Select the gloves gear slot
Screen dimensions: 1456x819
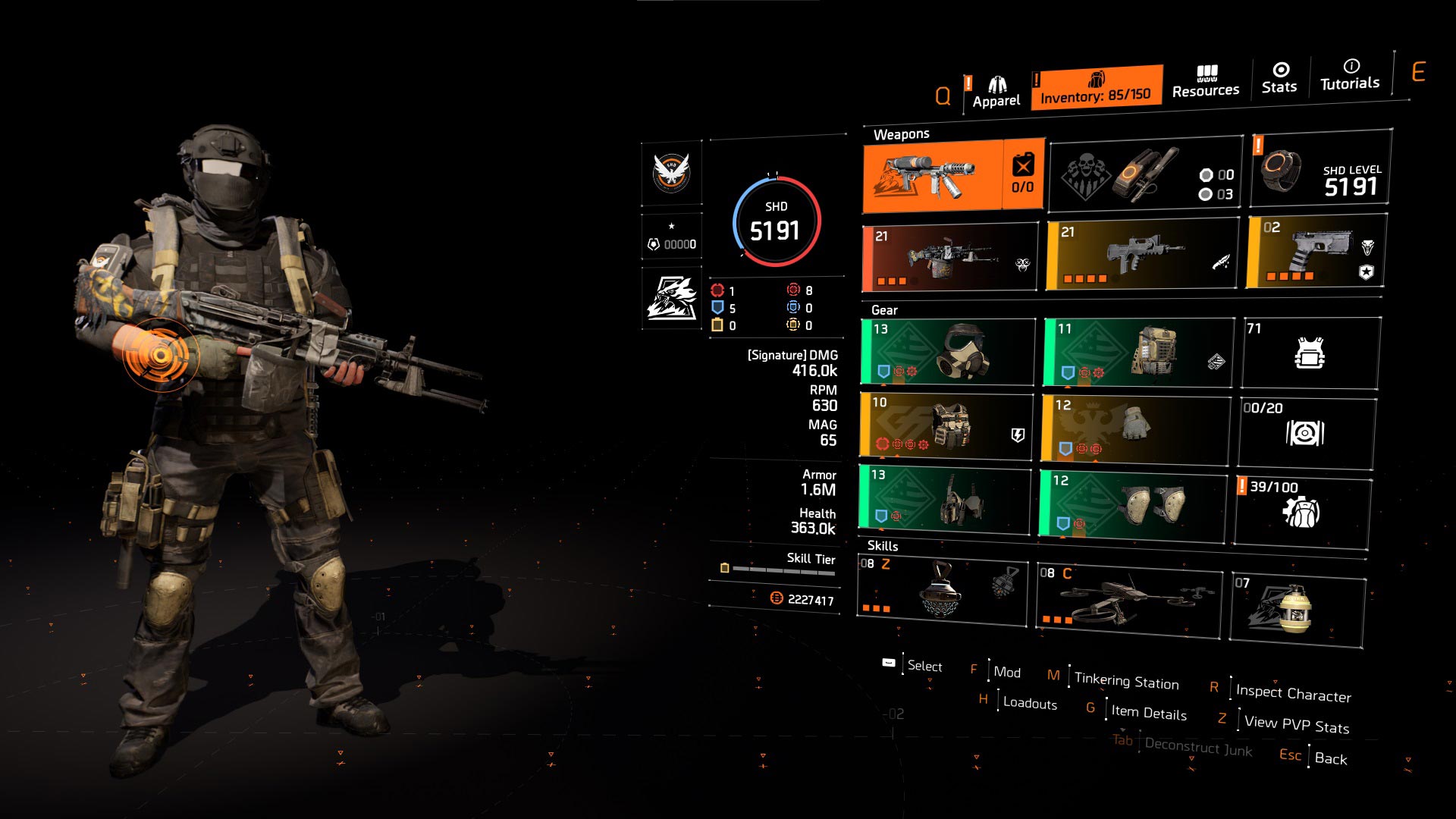coord(1134,428)
